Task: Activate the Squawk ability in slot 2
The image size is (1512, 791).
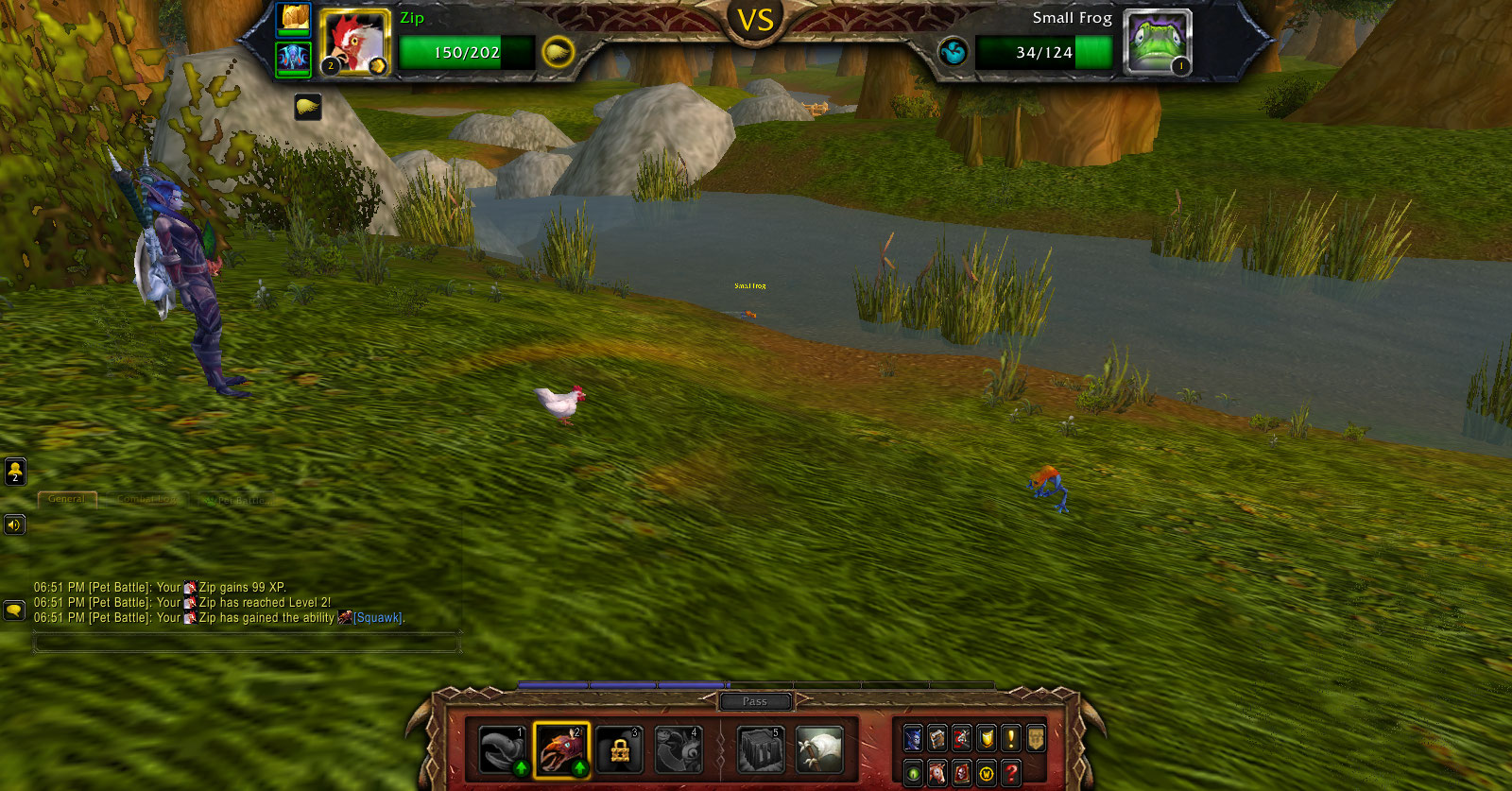Action: coord(561,749)
